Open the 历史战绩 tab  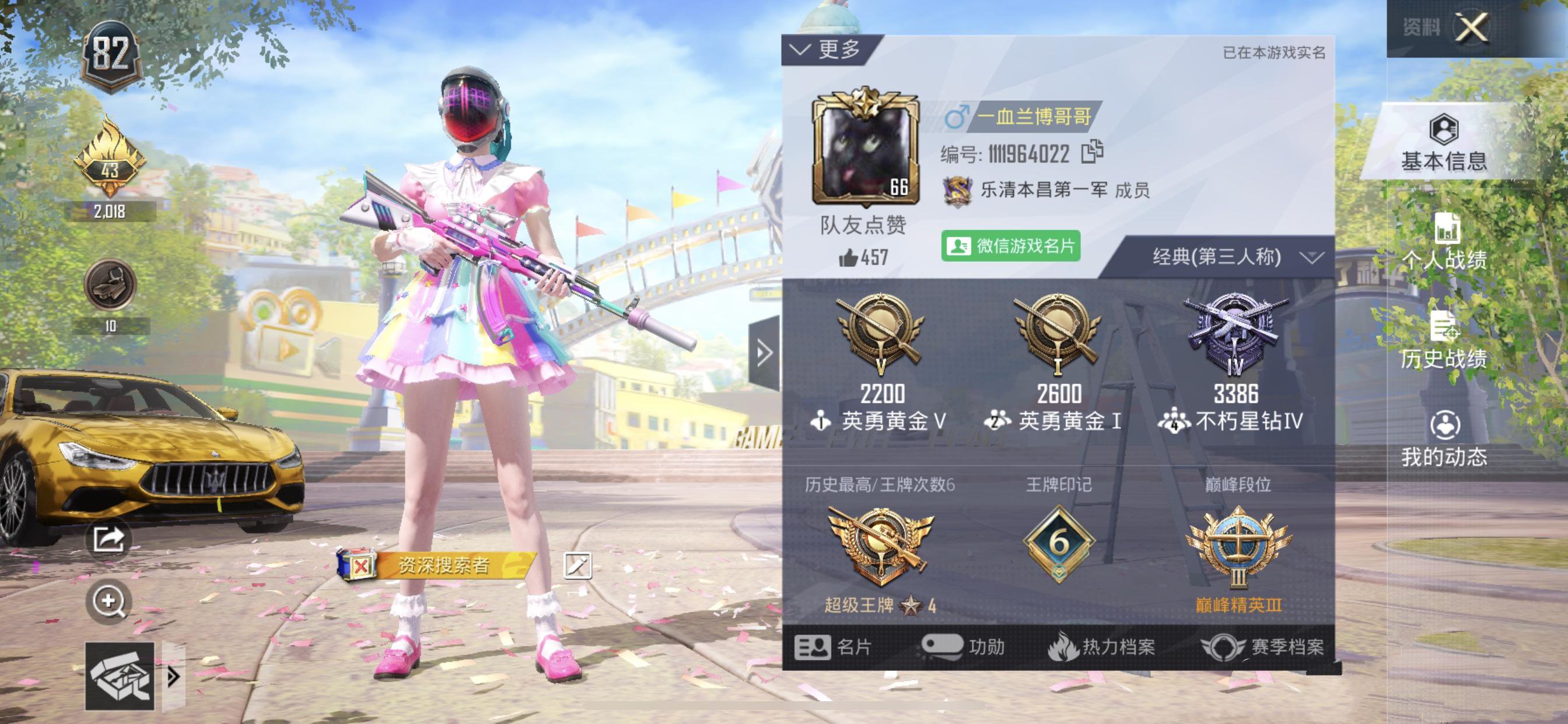1443,340
